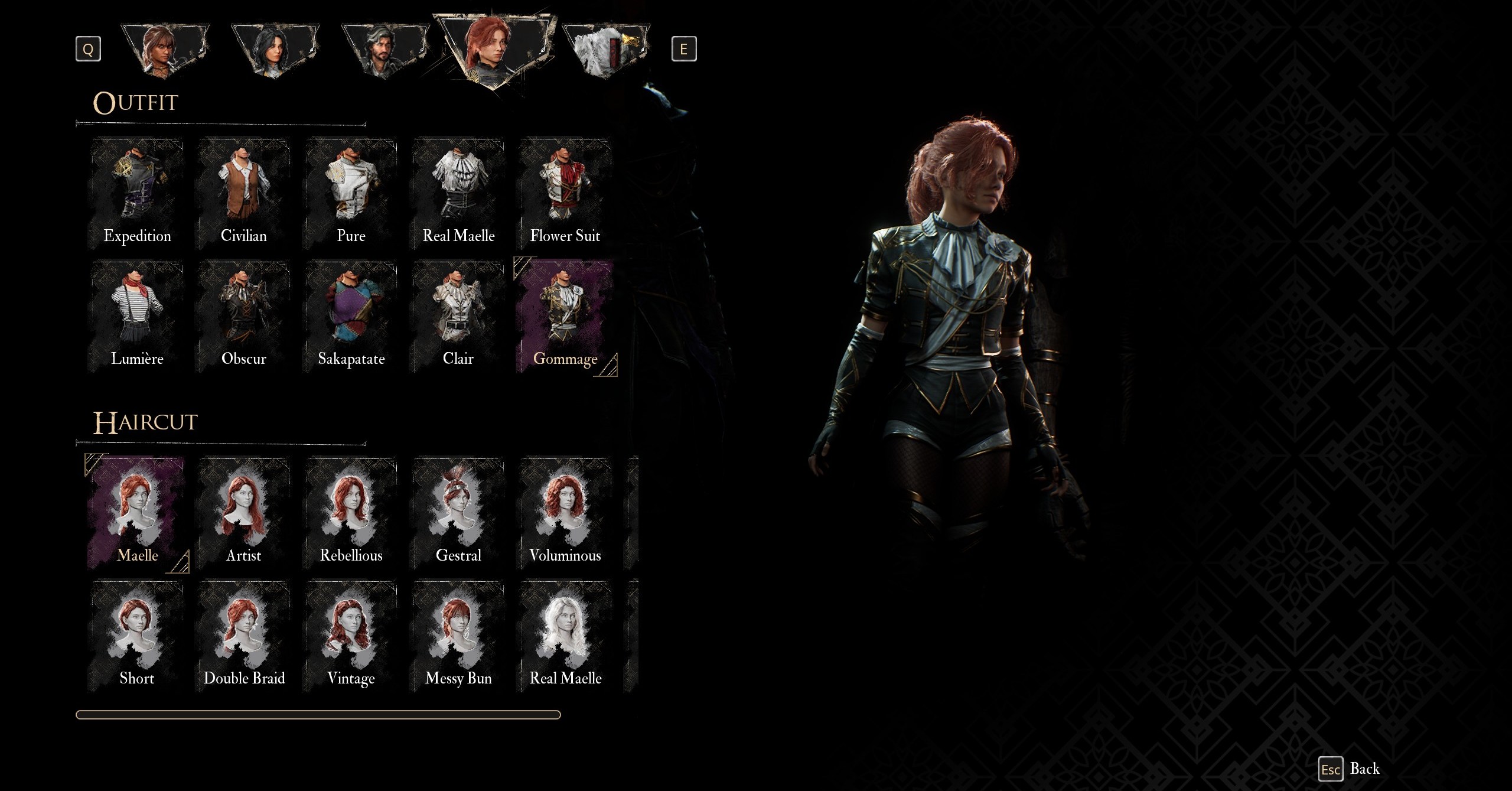Select the Flower Suit outfit
Image resolution: width=1512 pixels, height=791 pixels.
(565, 195)
